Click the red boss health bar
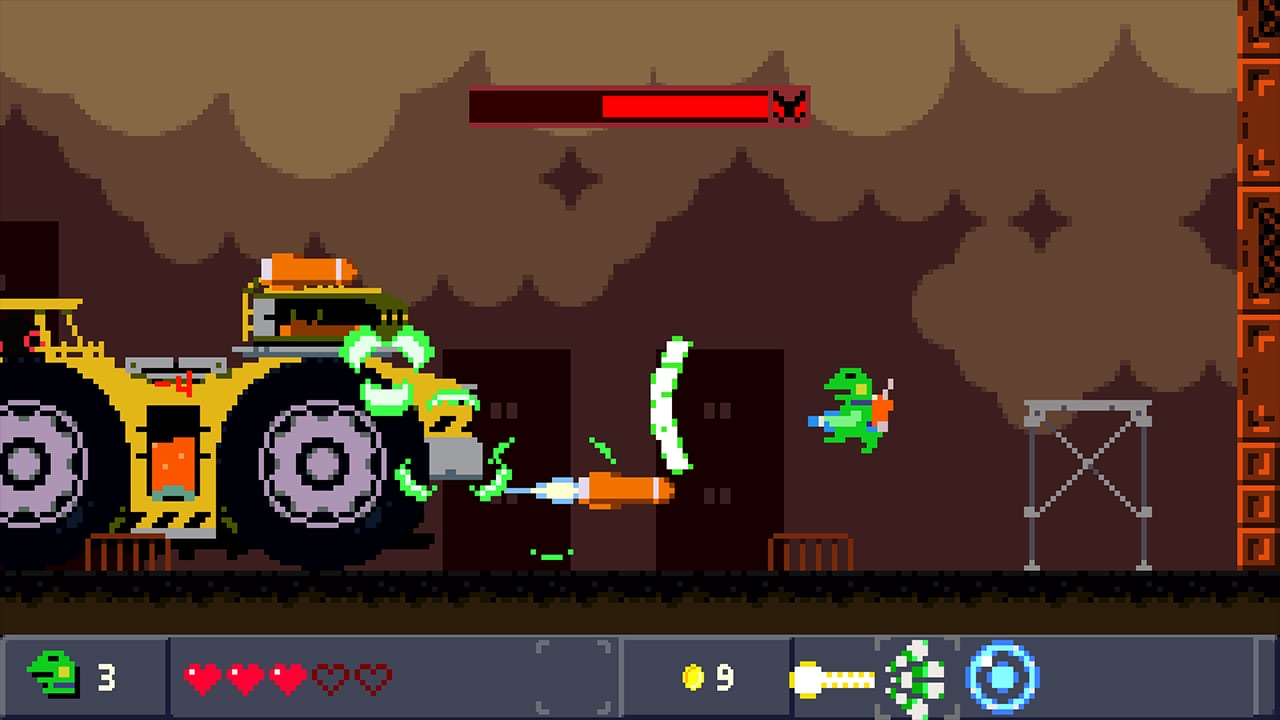Viewport: 1280px width, 720px height. pos(640,106)
